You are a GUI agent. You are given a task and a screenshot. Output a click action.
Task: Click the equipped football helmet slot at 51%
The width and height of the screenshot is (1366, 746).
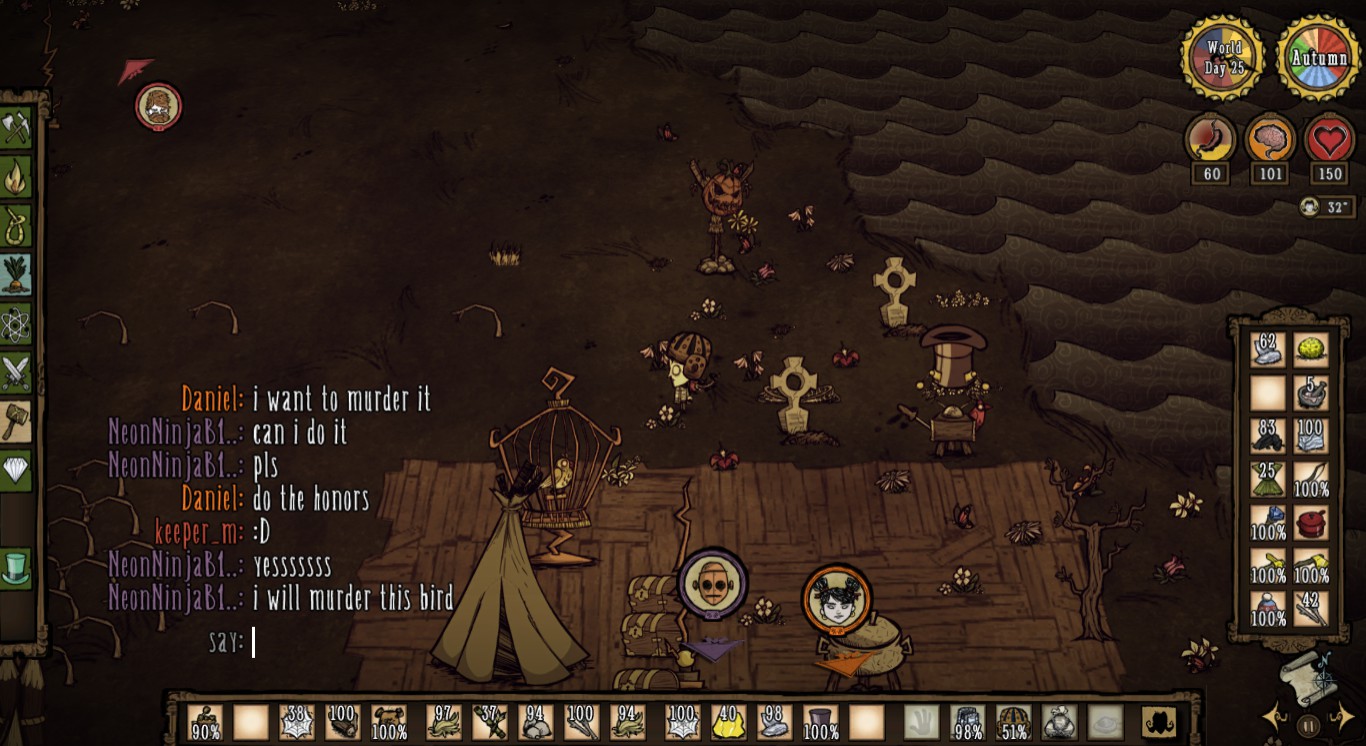coord(1013,722)
